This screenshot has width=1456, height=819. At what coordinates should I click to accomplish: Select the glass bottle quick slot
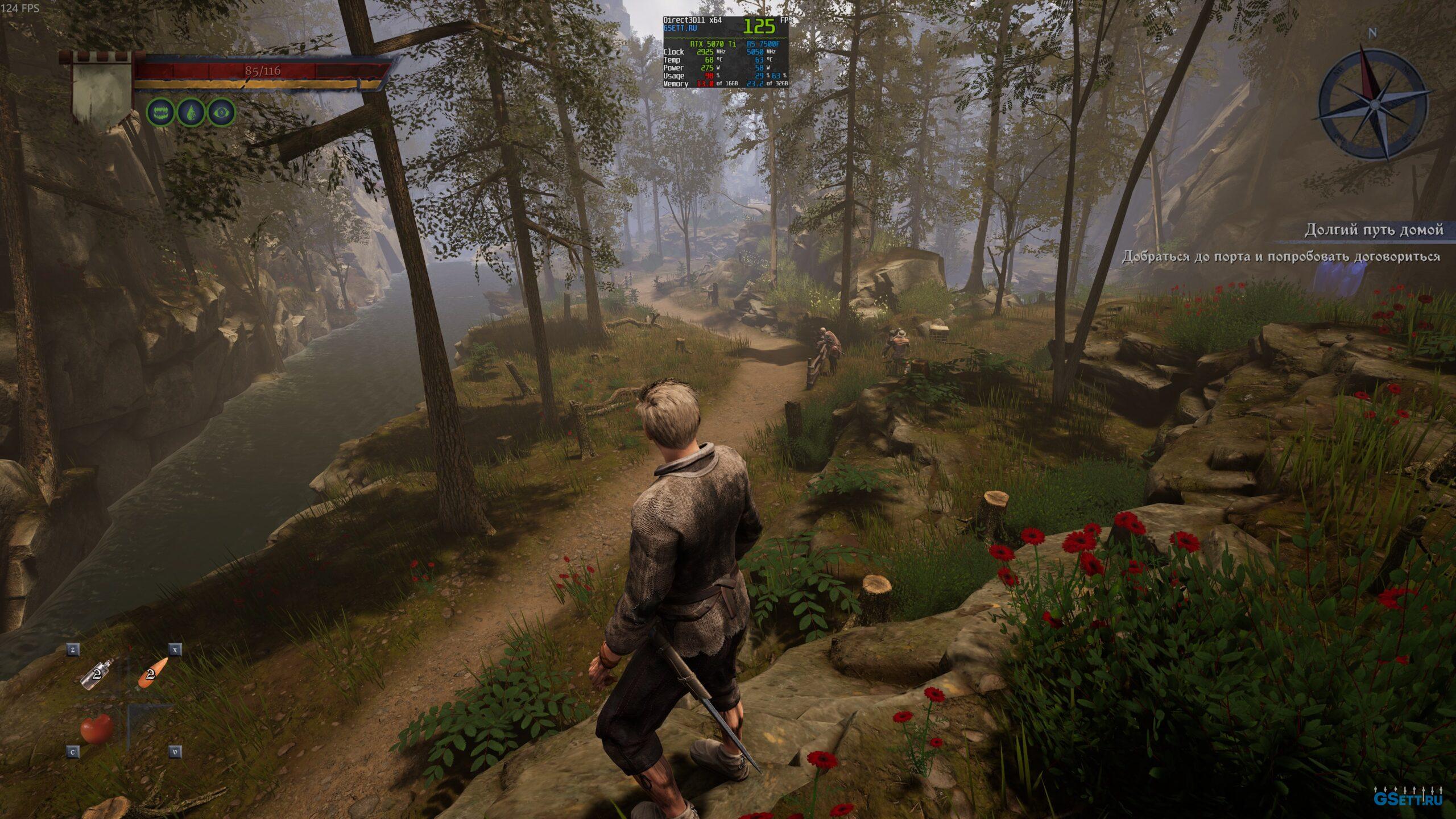97,675
